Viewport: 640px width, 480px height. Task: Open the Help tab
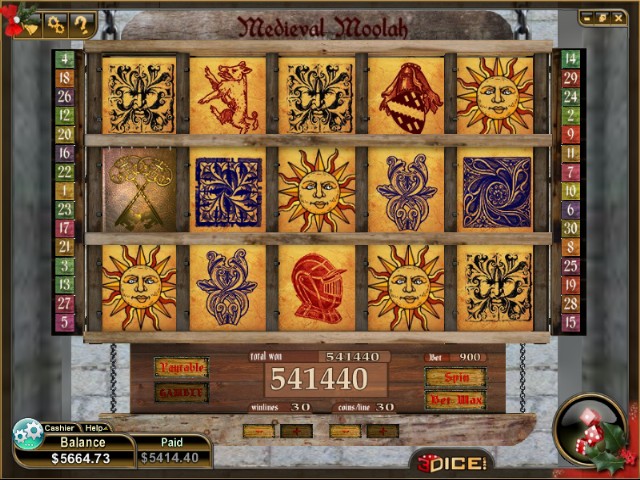pyautogui.click(x=96, y=427)
